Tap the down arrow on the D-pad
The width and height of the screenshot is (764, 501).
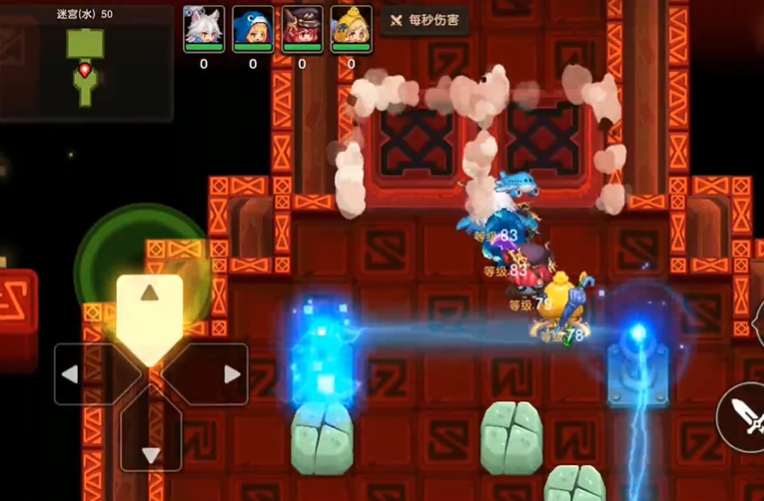pyautogui.click(x=150, y=441)
